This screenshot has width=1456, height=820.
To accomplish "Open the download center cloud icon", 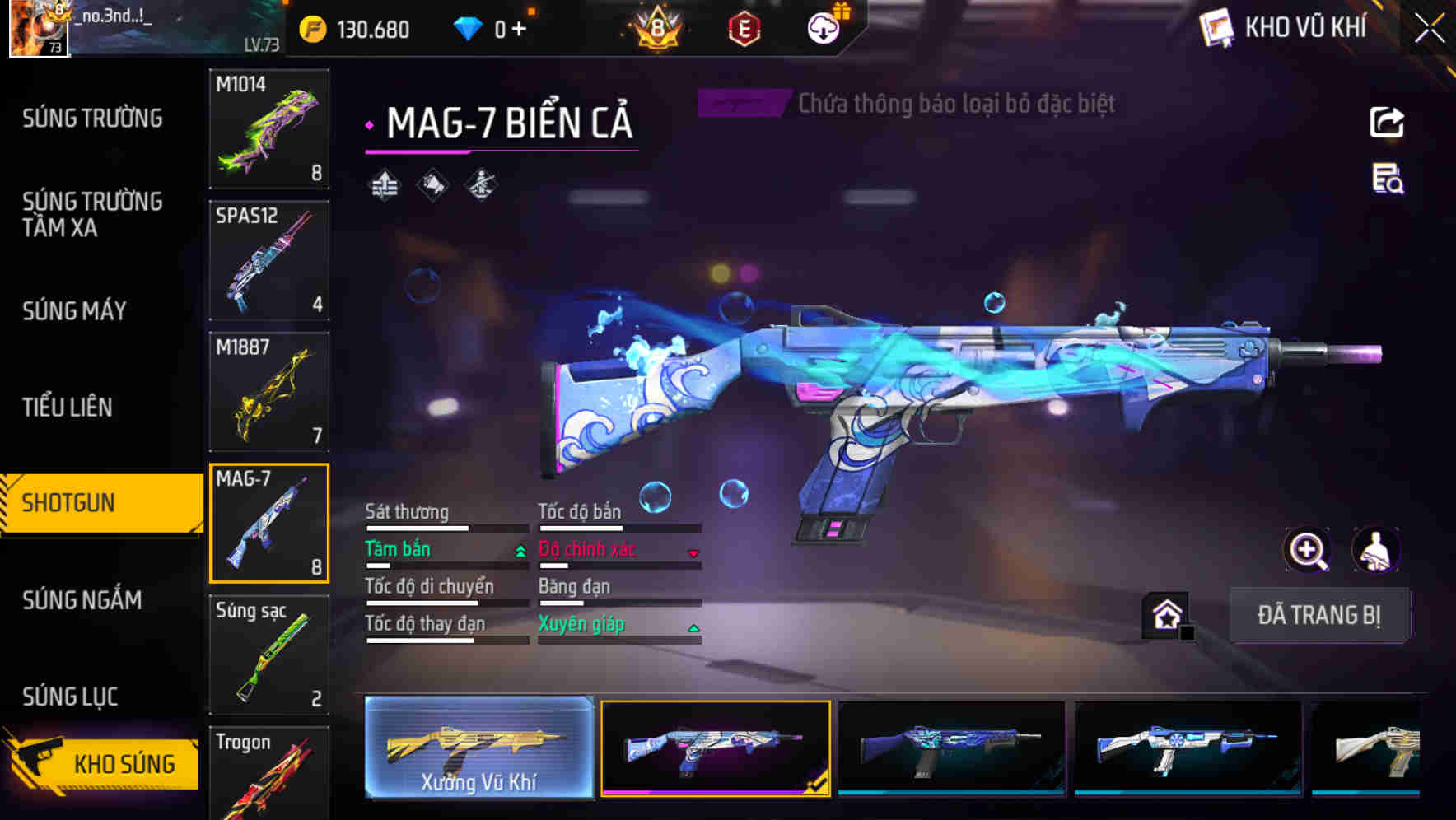I will coord(823,29).
